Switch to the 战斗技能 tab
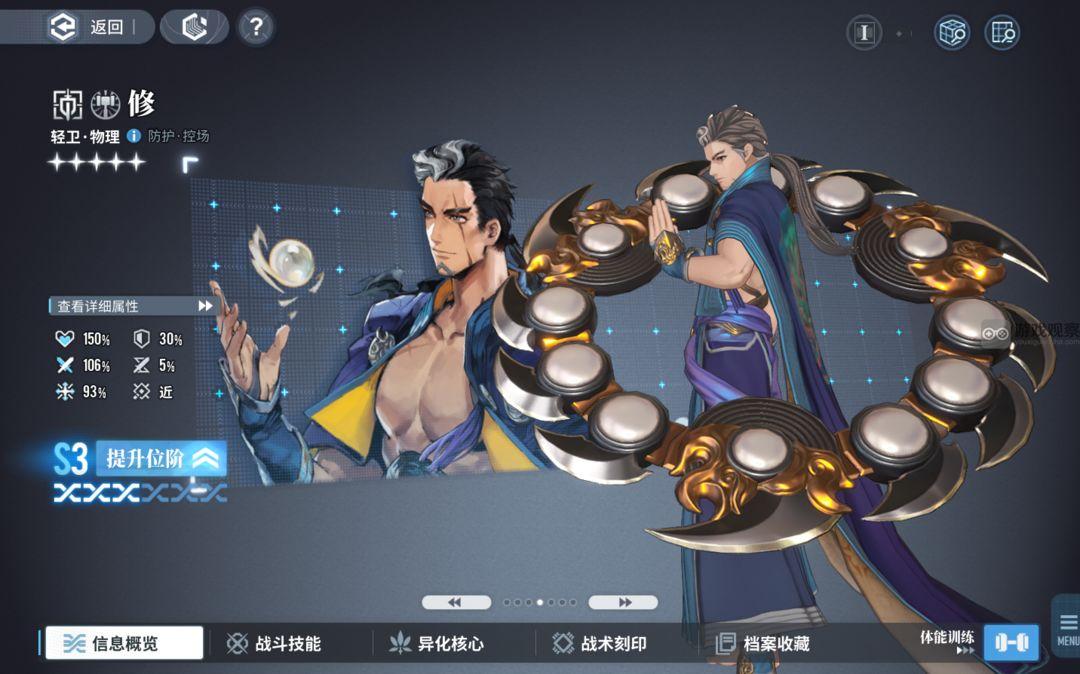This screenshot has height=674, width=1080. [x=274, y=643]
